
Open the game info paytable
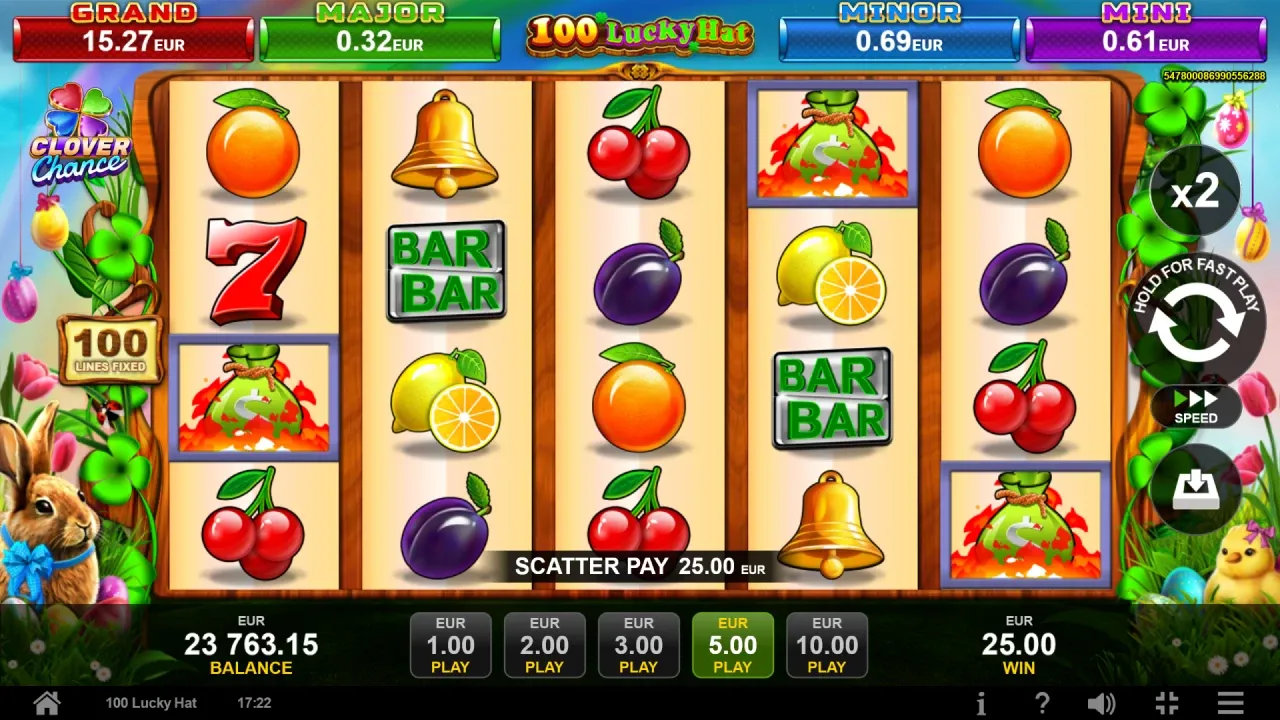pyautogui.click(x=981, y=703)
